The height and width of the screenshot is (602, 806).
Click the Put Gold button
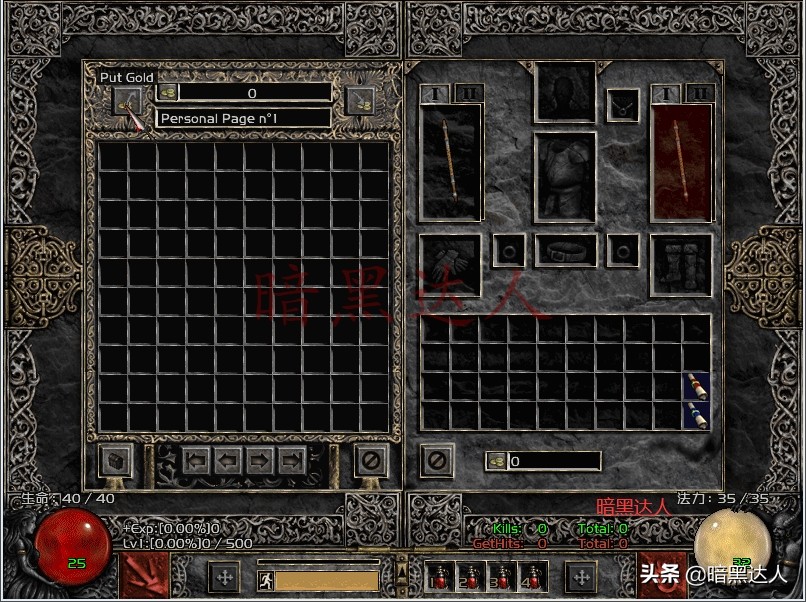(127, 99)
